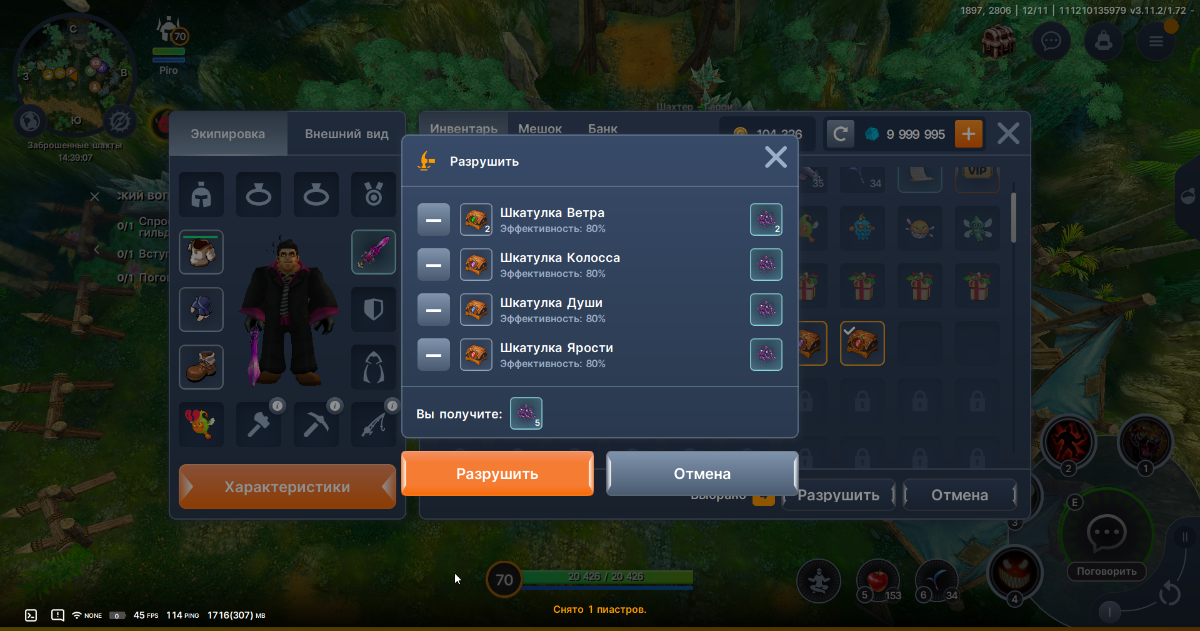Select the Экипировка tab
Image resolution: width=1200 pixels, height=631 pixels.
[228, 134]
